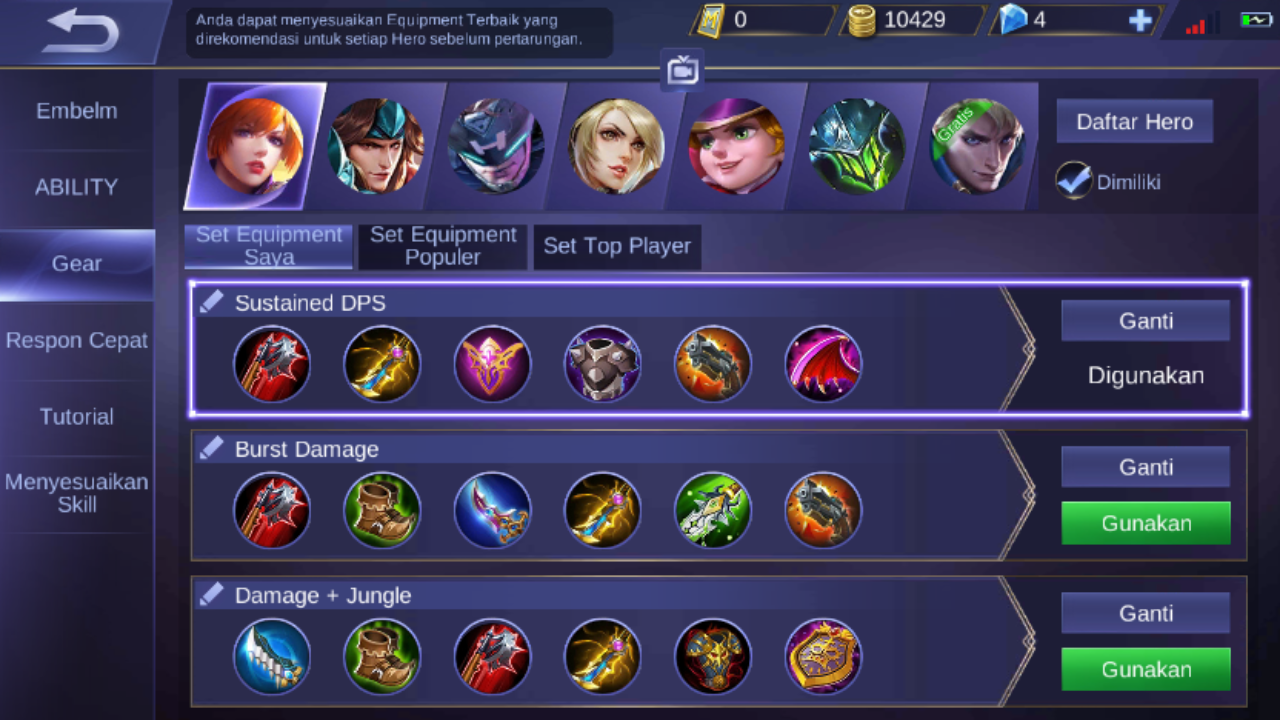Screen dimensions: 1280x720
Task: Tap the gold coin currency icon
Action: (860, 19)
